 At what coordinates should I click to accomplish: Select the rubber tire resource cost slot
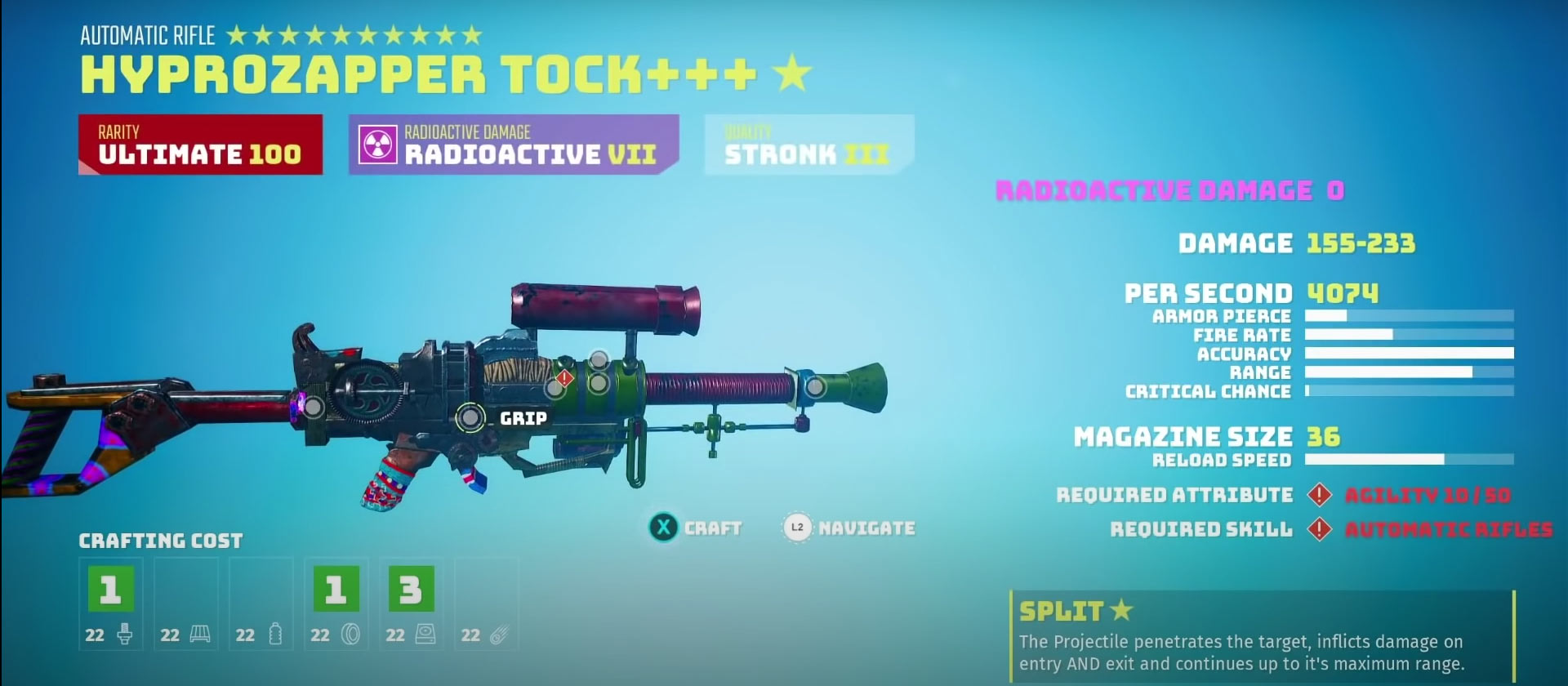point(336,604)
